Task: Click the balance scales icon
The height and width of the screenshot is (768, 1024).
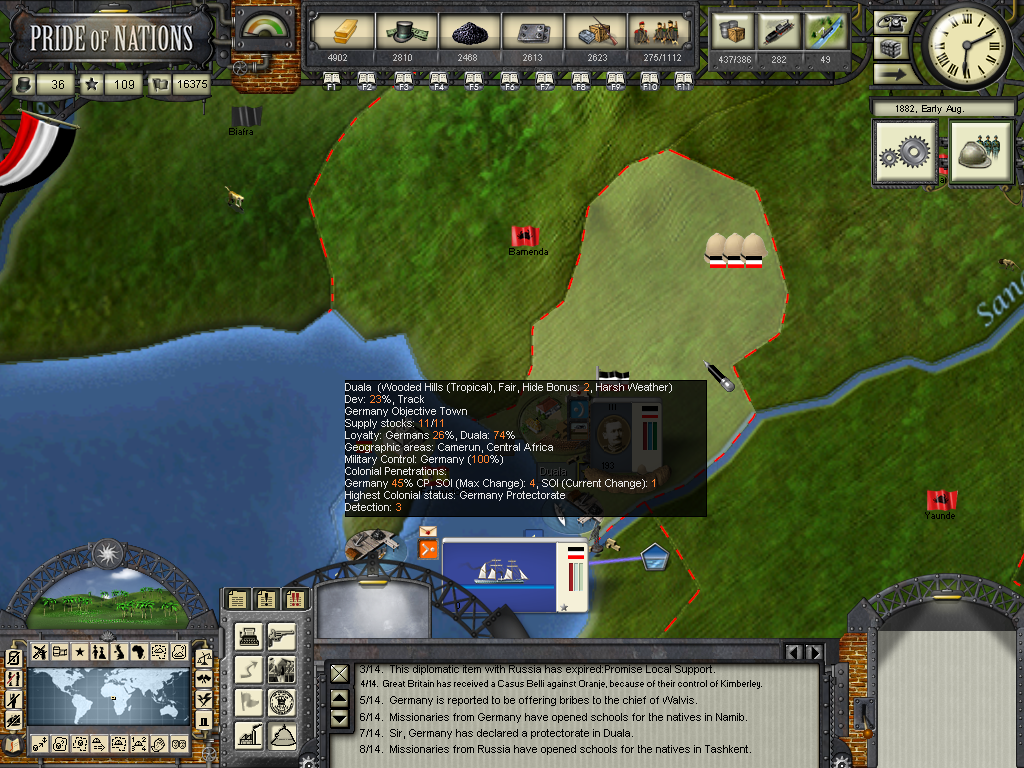Action: (203, 658)
